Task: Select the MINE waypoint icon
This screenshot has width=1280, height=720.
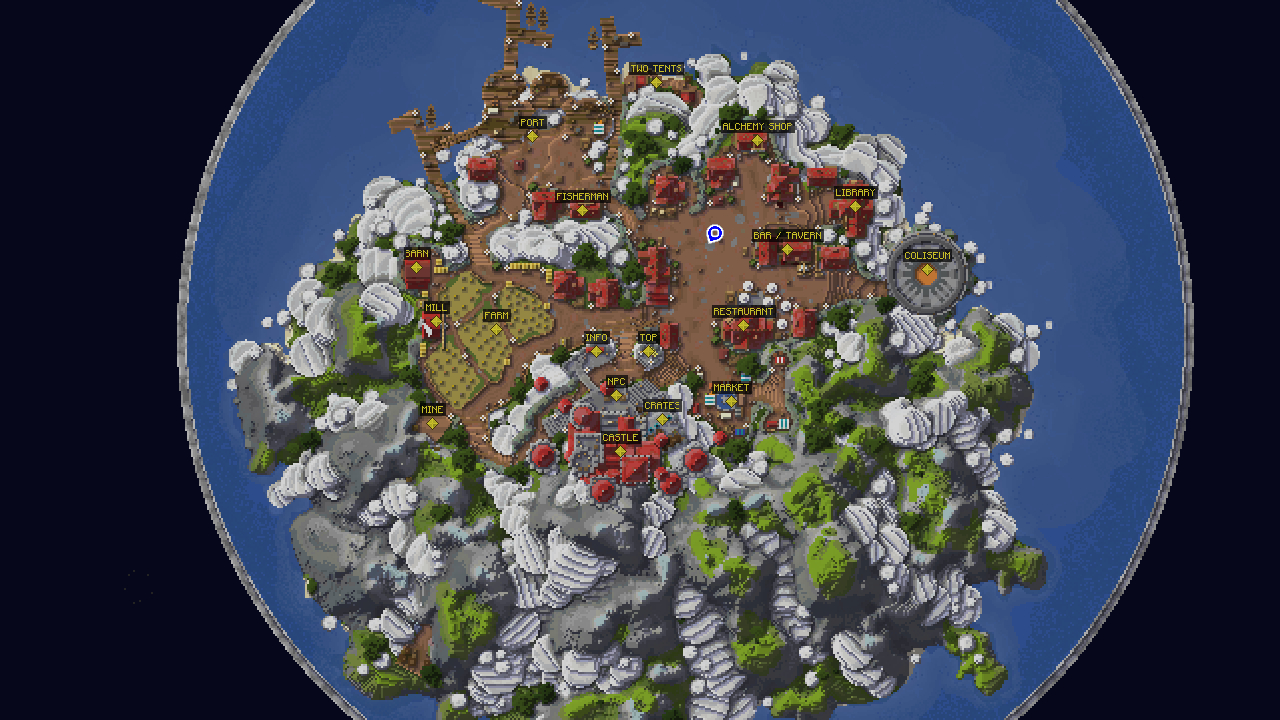Action: coord(431,422)
